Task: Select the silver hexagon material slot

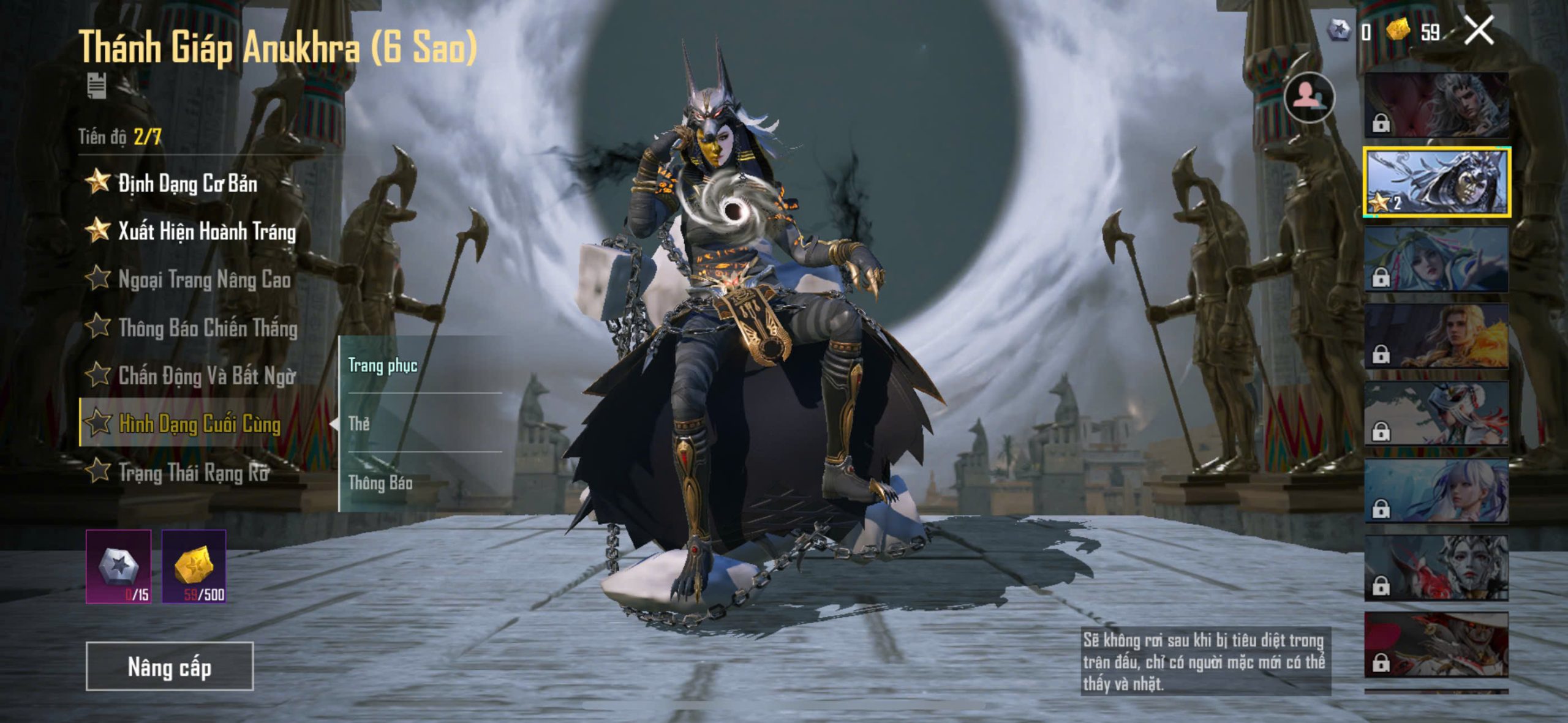Action: (x=119, y=566)
